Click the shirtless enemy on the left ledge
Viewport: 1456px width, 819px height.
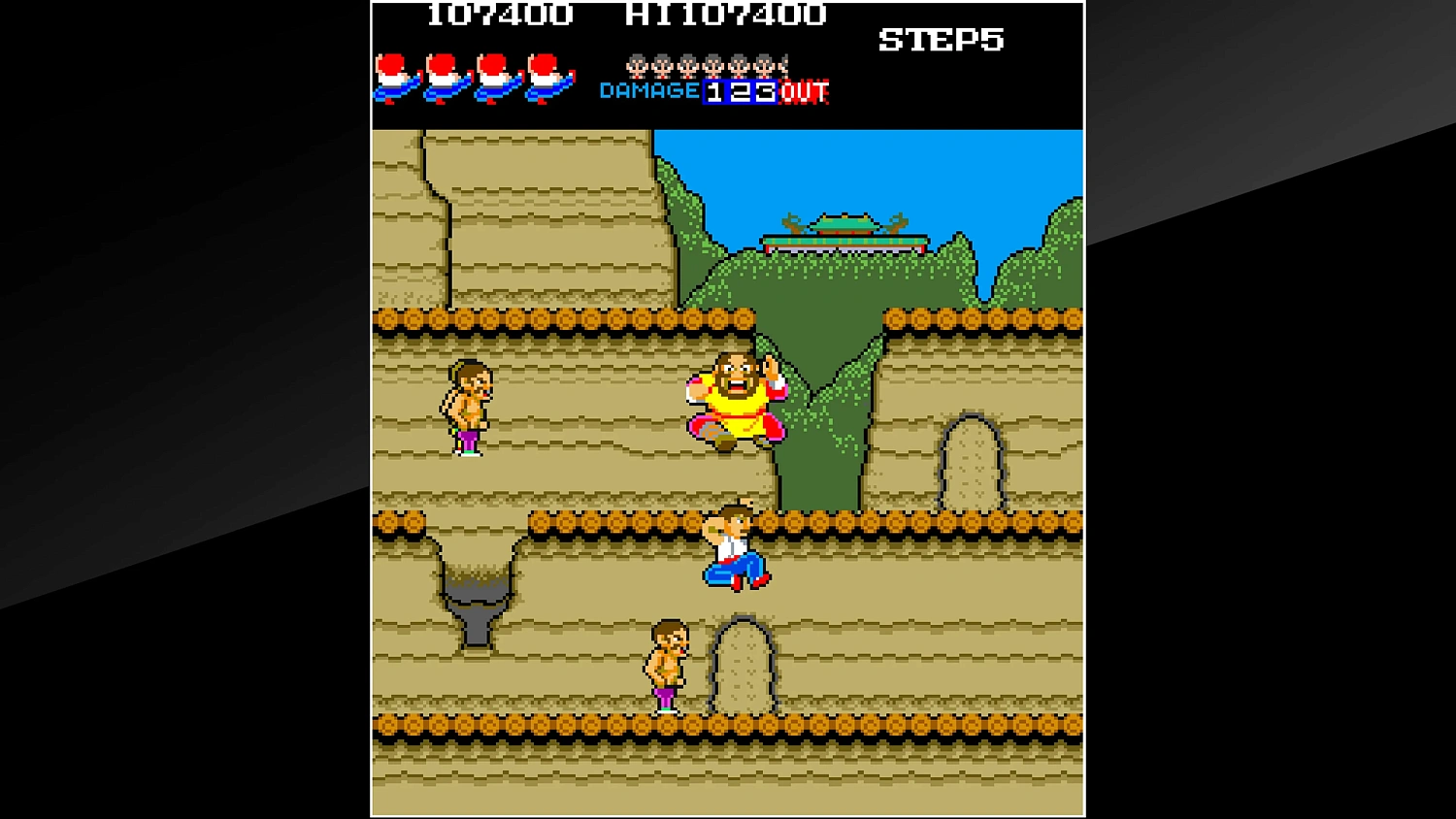469,406
